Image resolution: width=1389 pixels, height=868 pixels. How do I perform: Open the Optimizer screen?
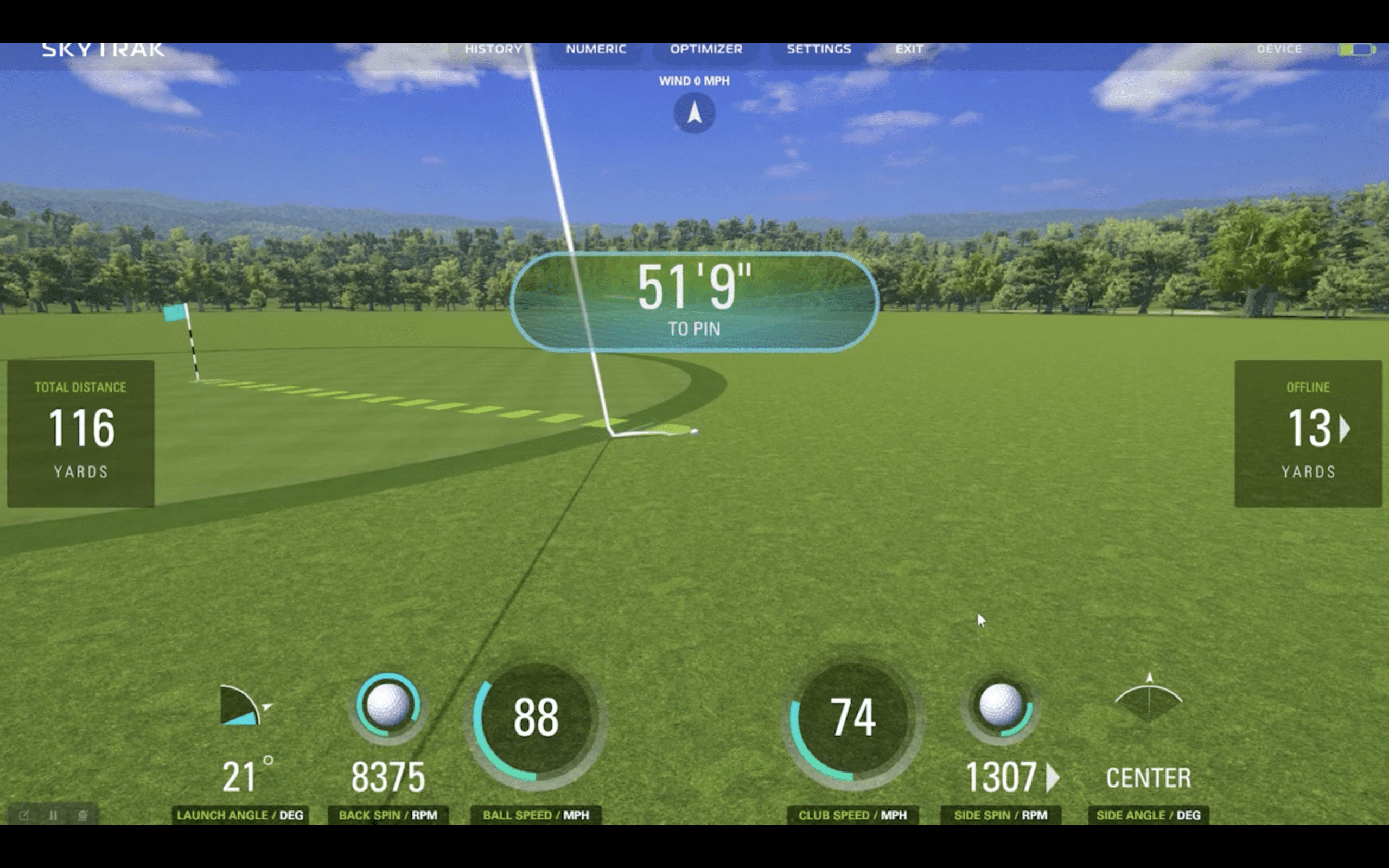706,49
